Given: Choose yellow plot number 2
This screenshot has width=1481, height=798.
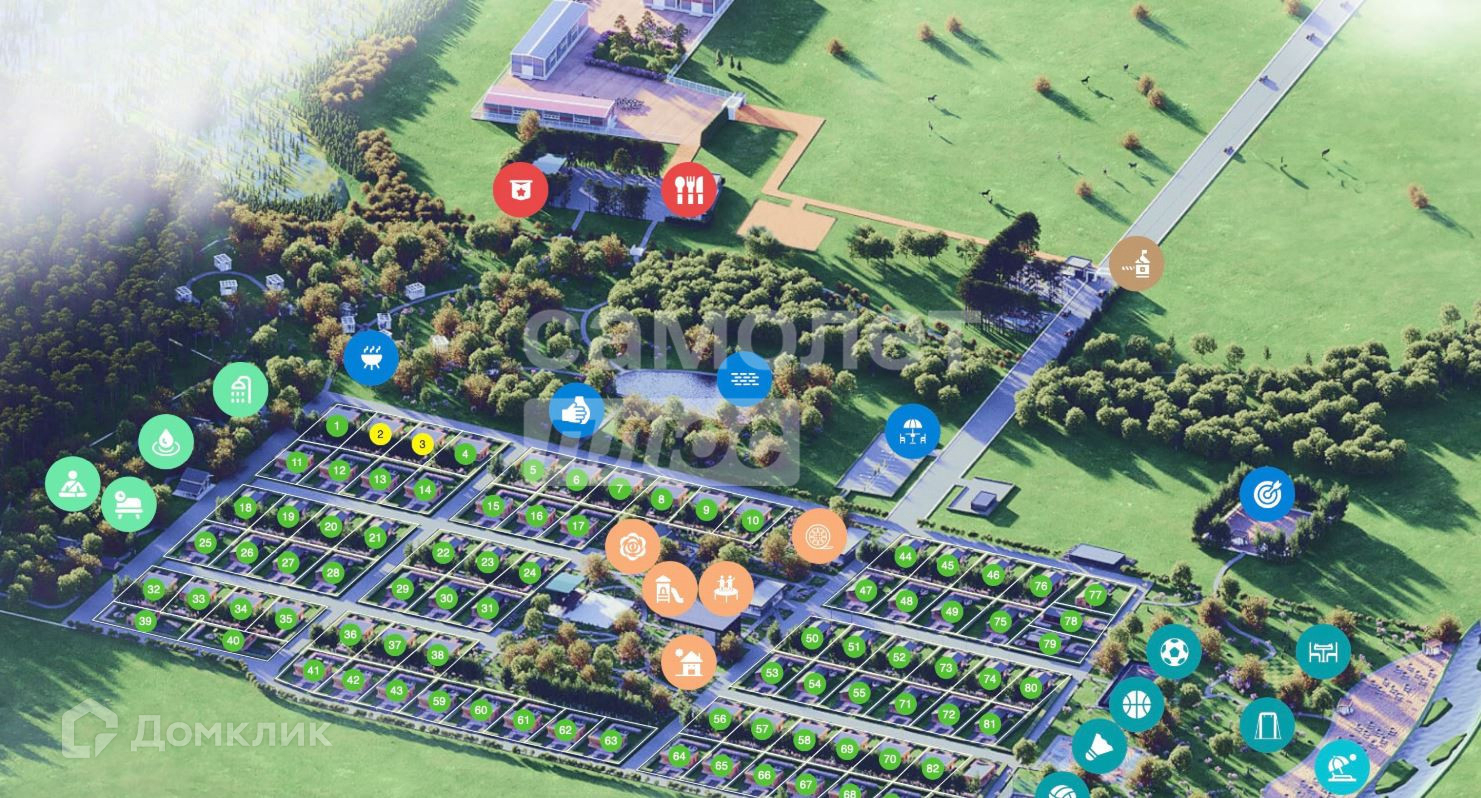Looking at the screenshot, I should click(x=380, y=434).
